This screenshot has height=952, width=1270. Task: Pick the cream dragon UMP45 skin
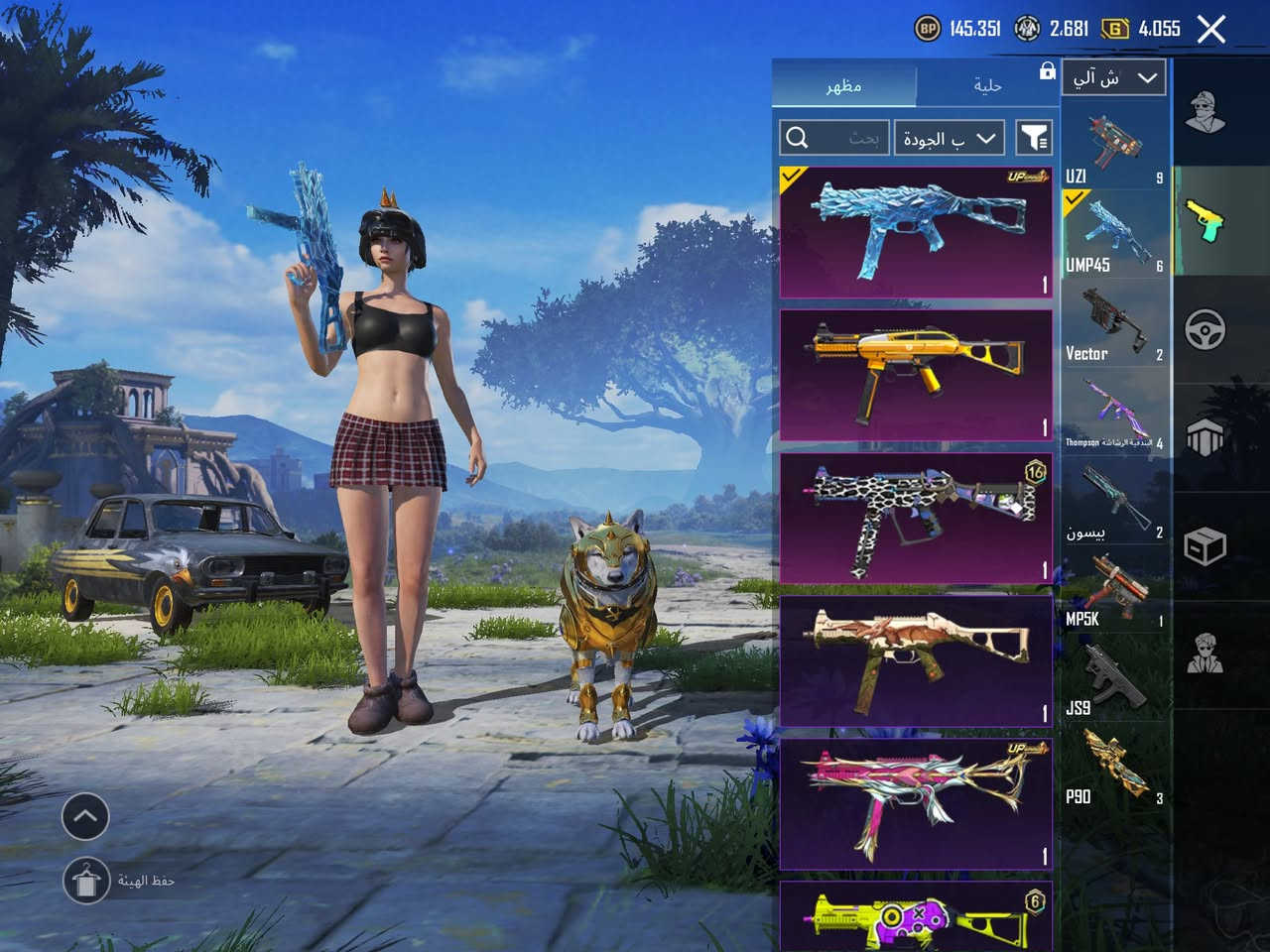(x=916, y=660)
